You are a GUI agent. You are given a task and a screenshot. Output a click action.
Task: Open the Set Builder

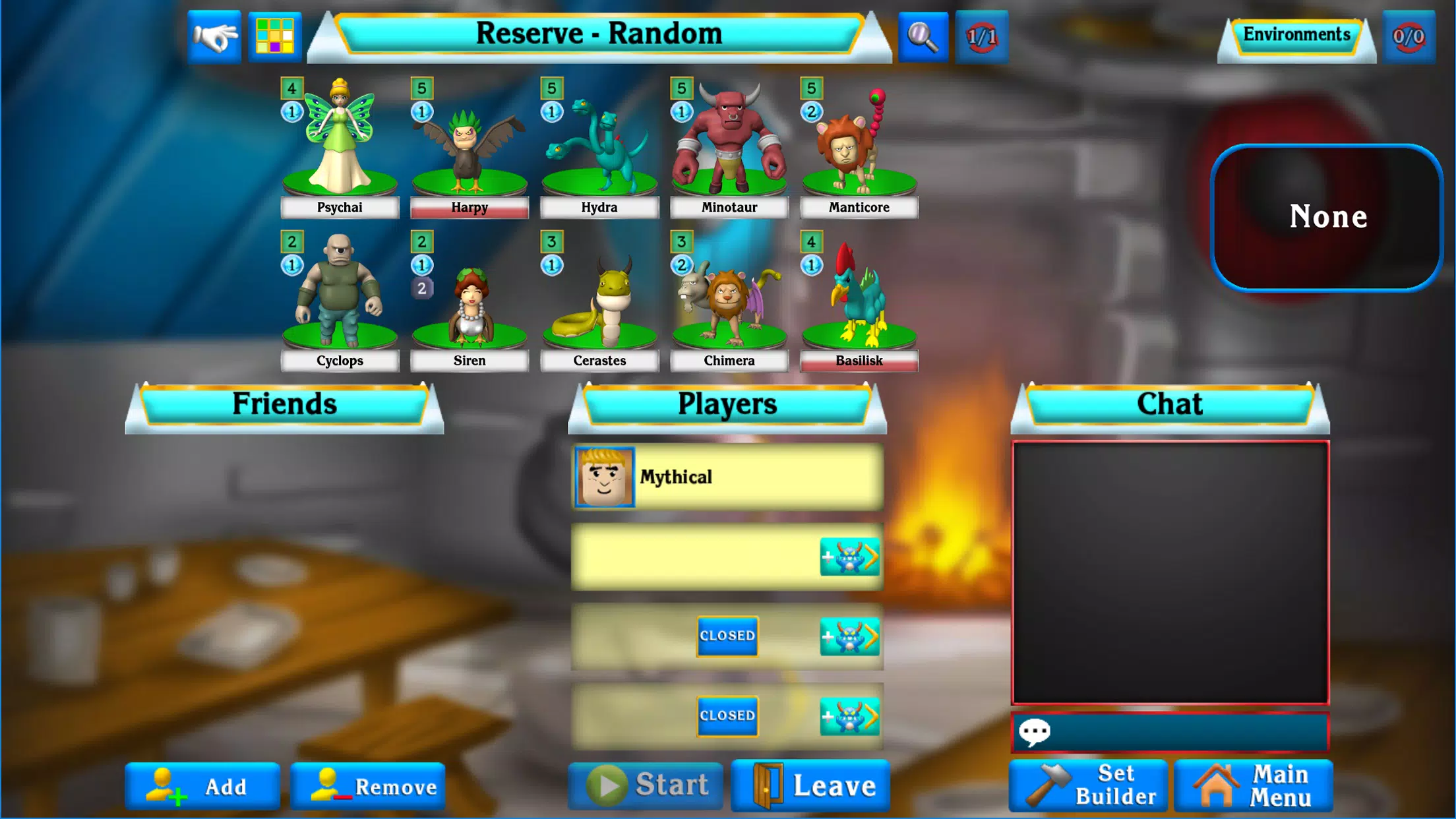(1088, 785)
